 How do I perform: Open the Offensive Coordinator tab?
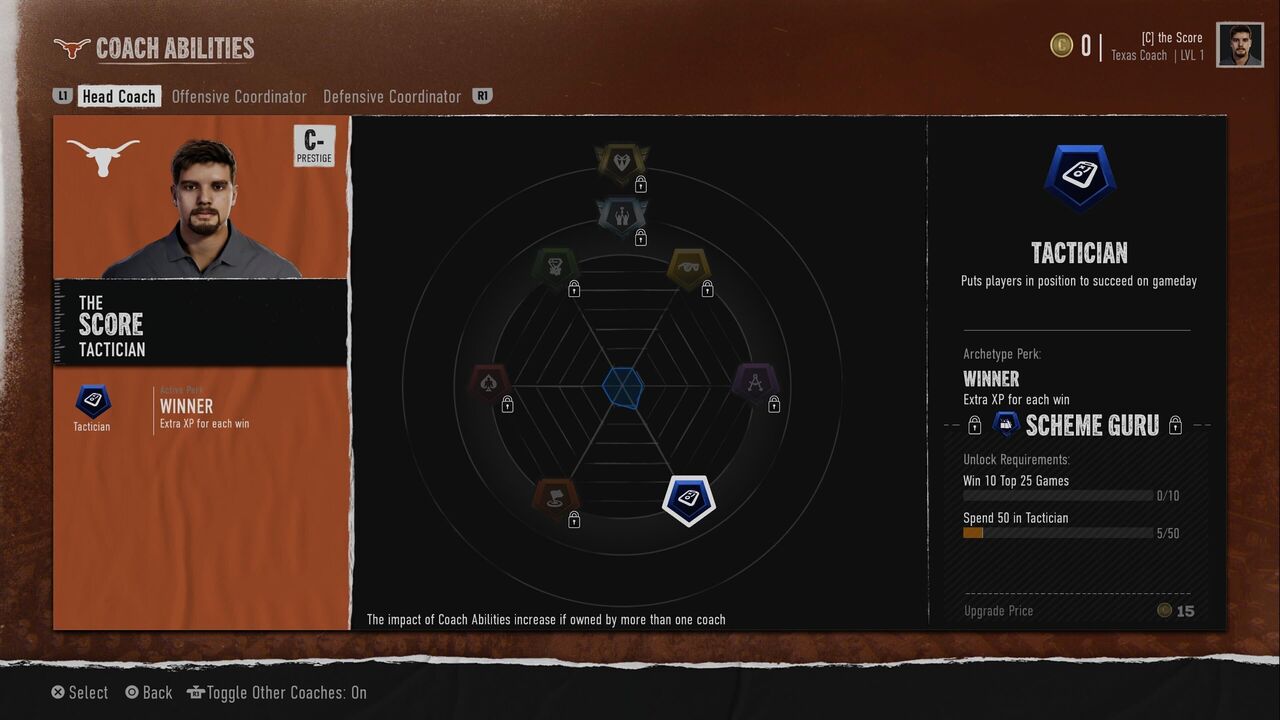click(x=239, y=97)
